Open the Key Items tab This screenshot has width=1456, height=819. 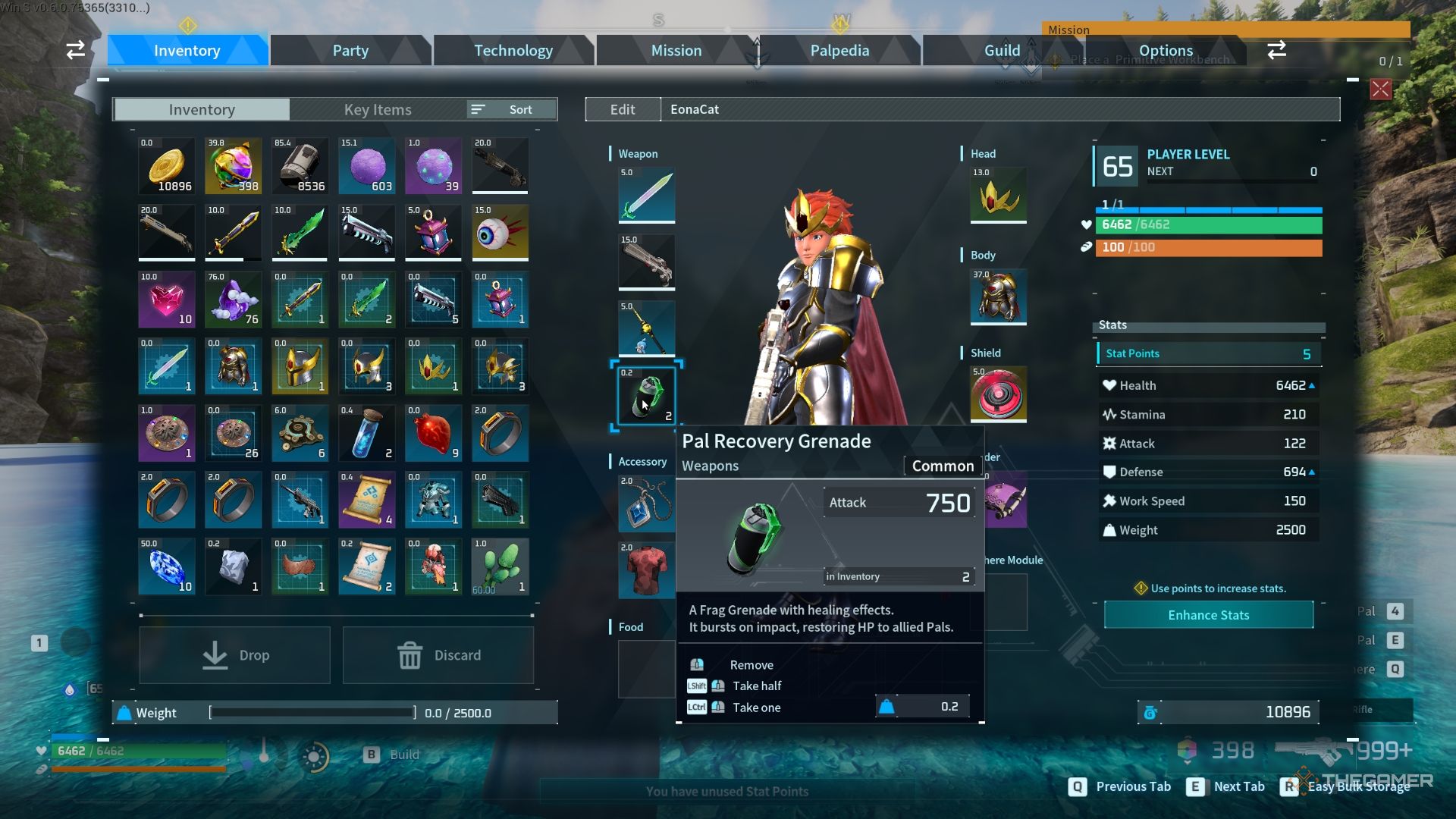(377, 109)
